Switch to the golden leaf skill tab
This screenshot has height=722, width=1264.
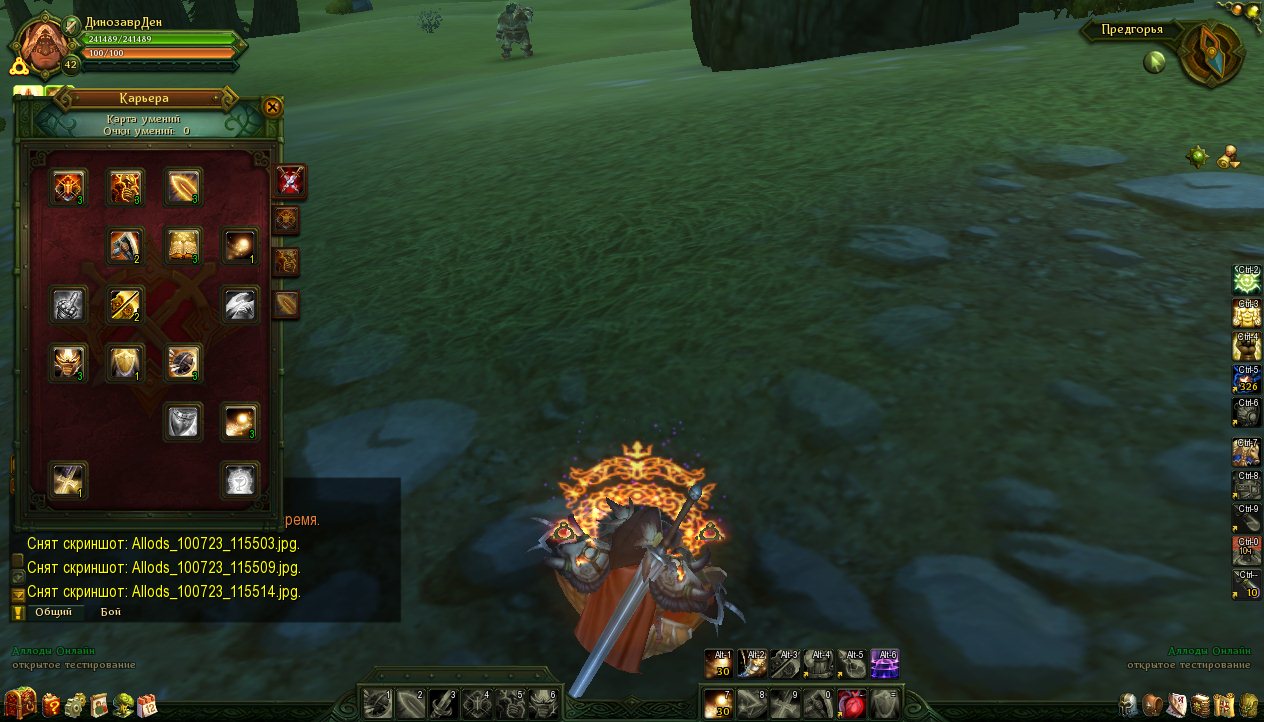pos(287,304)
